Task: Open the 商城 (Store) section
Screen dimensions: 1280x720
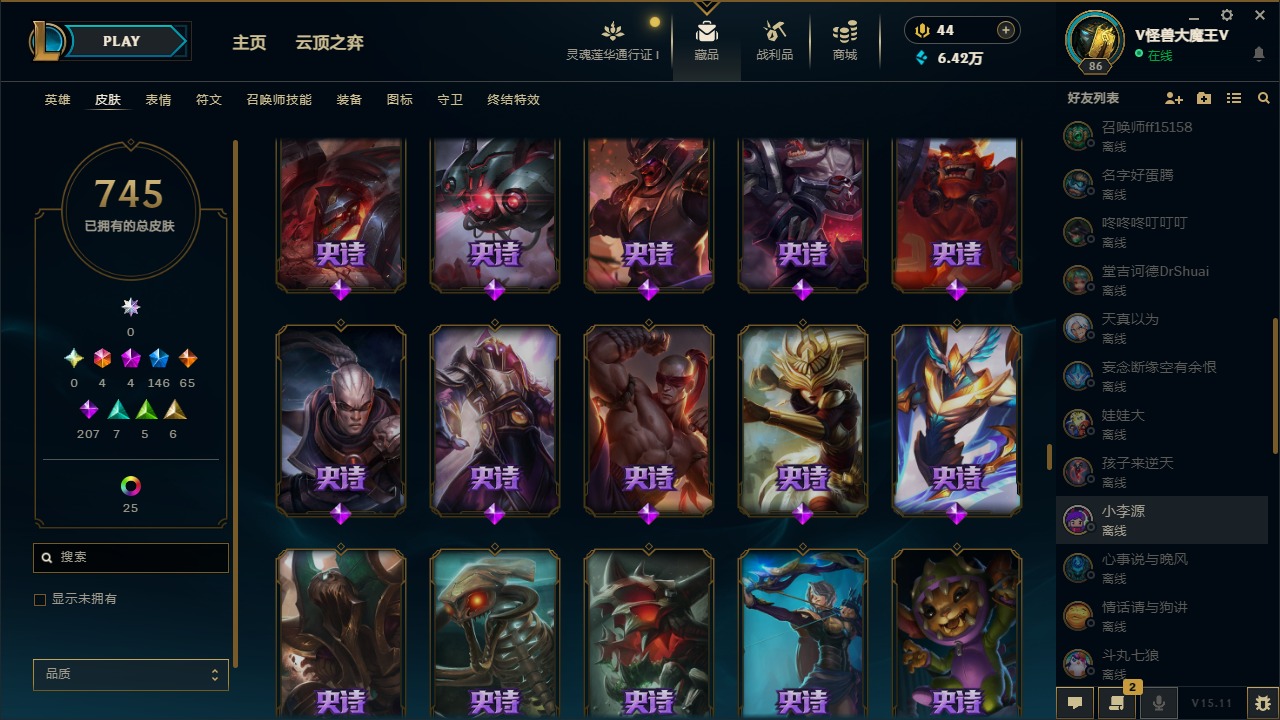Action: 843,40
